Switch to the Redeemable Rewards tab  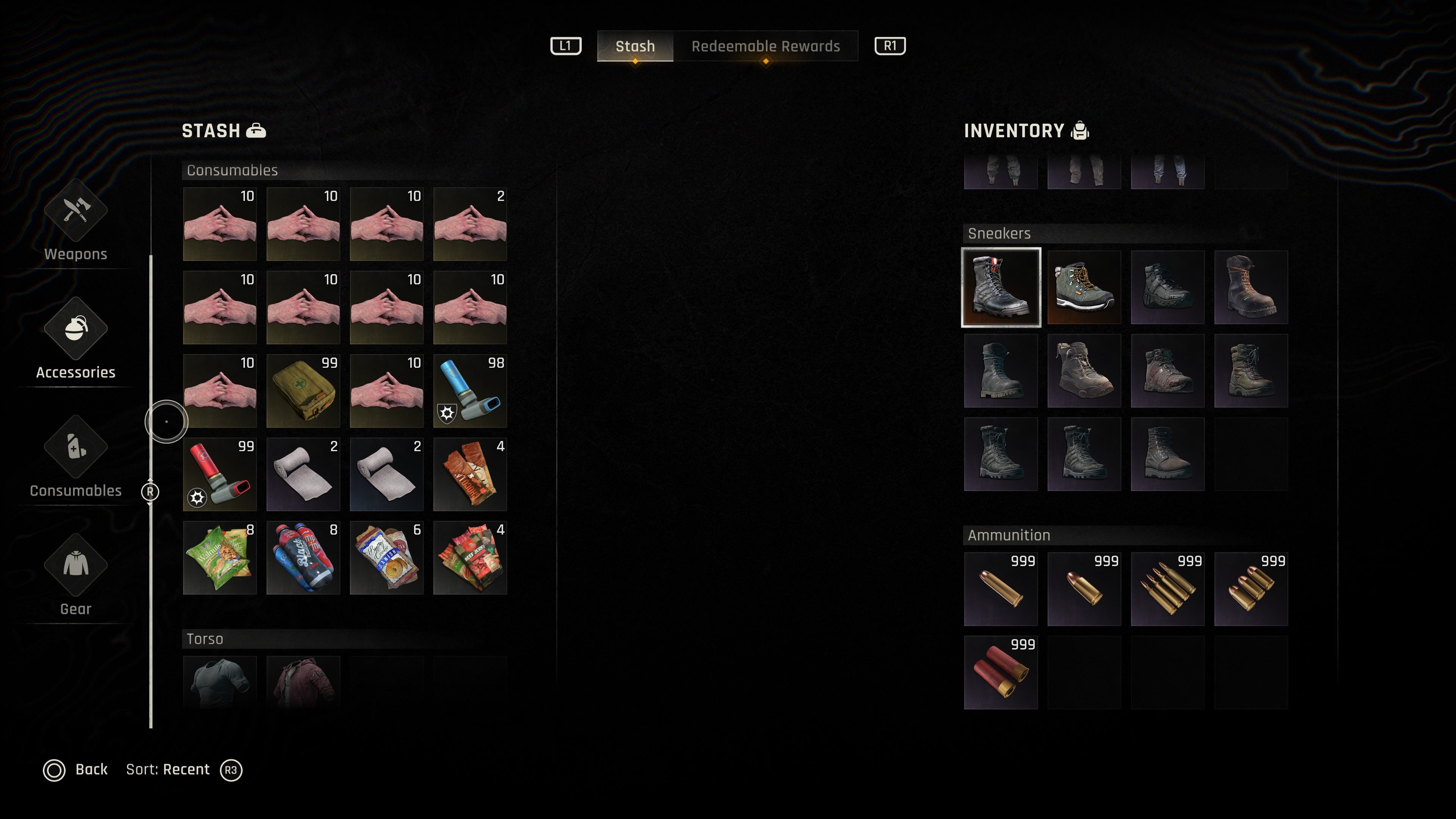pos(765,46)
